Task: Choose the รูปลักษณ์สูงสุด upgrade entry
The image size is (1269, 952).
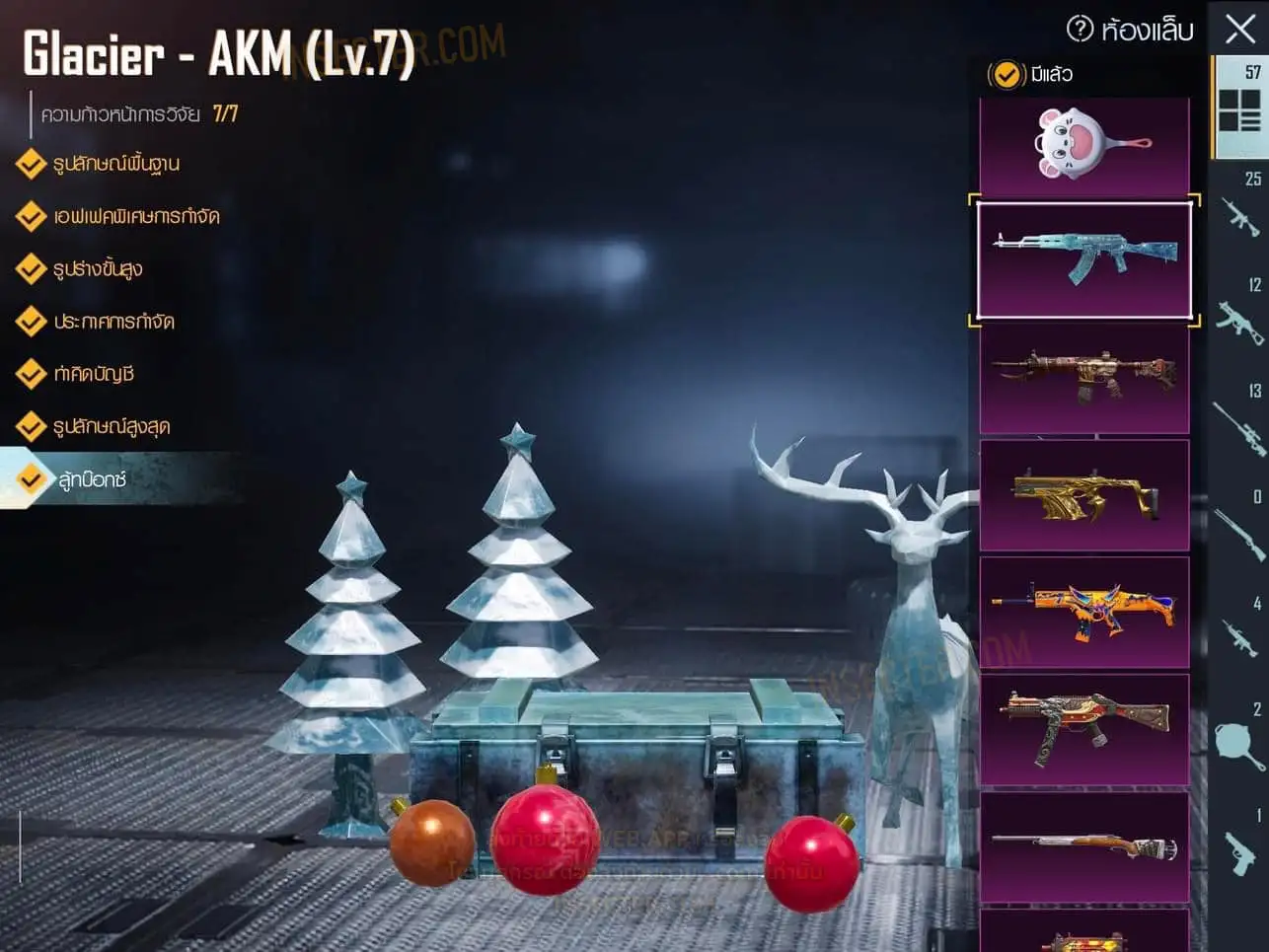Action: 112,426
